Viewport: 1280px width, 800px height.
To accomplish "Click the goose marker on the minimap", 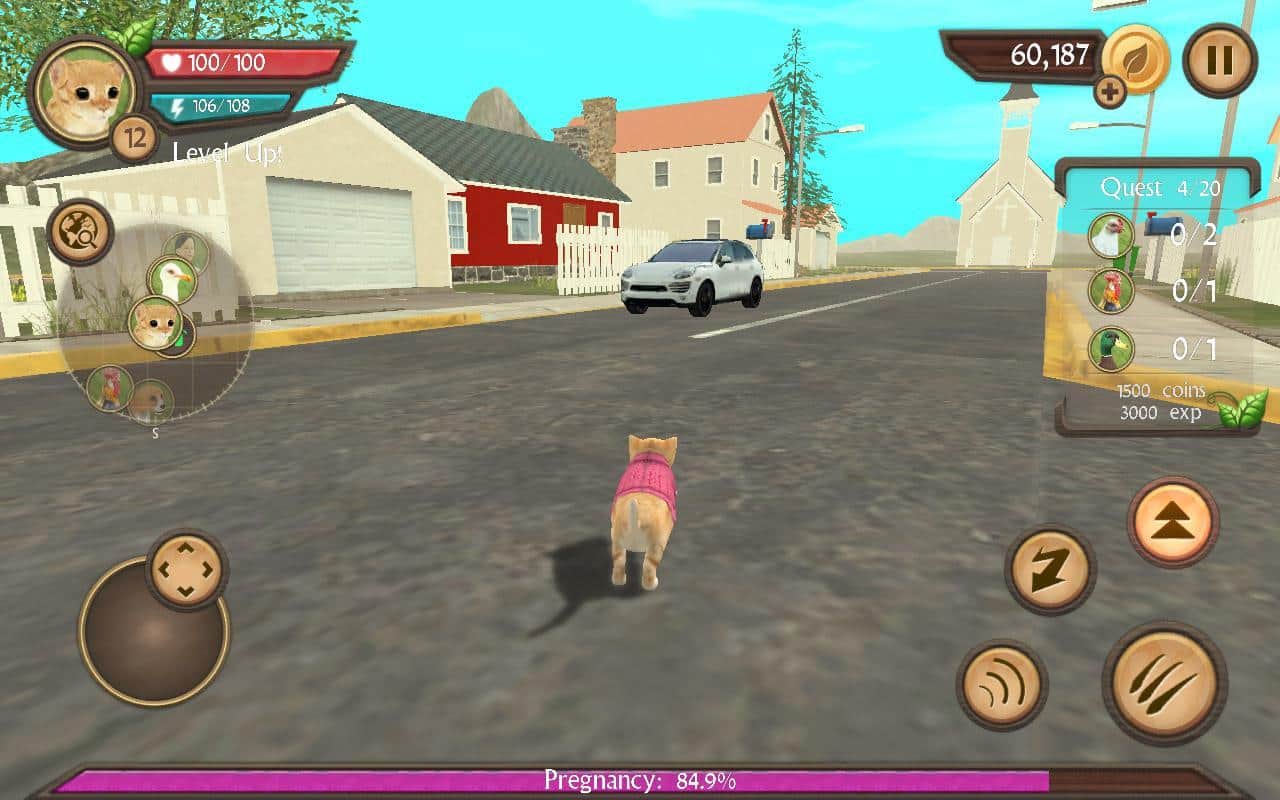I will pos(171,280).
